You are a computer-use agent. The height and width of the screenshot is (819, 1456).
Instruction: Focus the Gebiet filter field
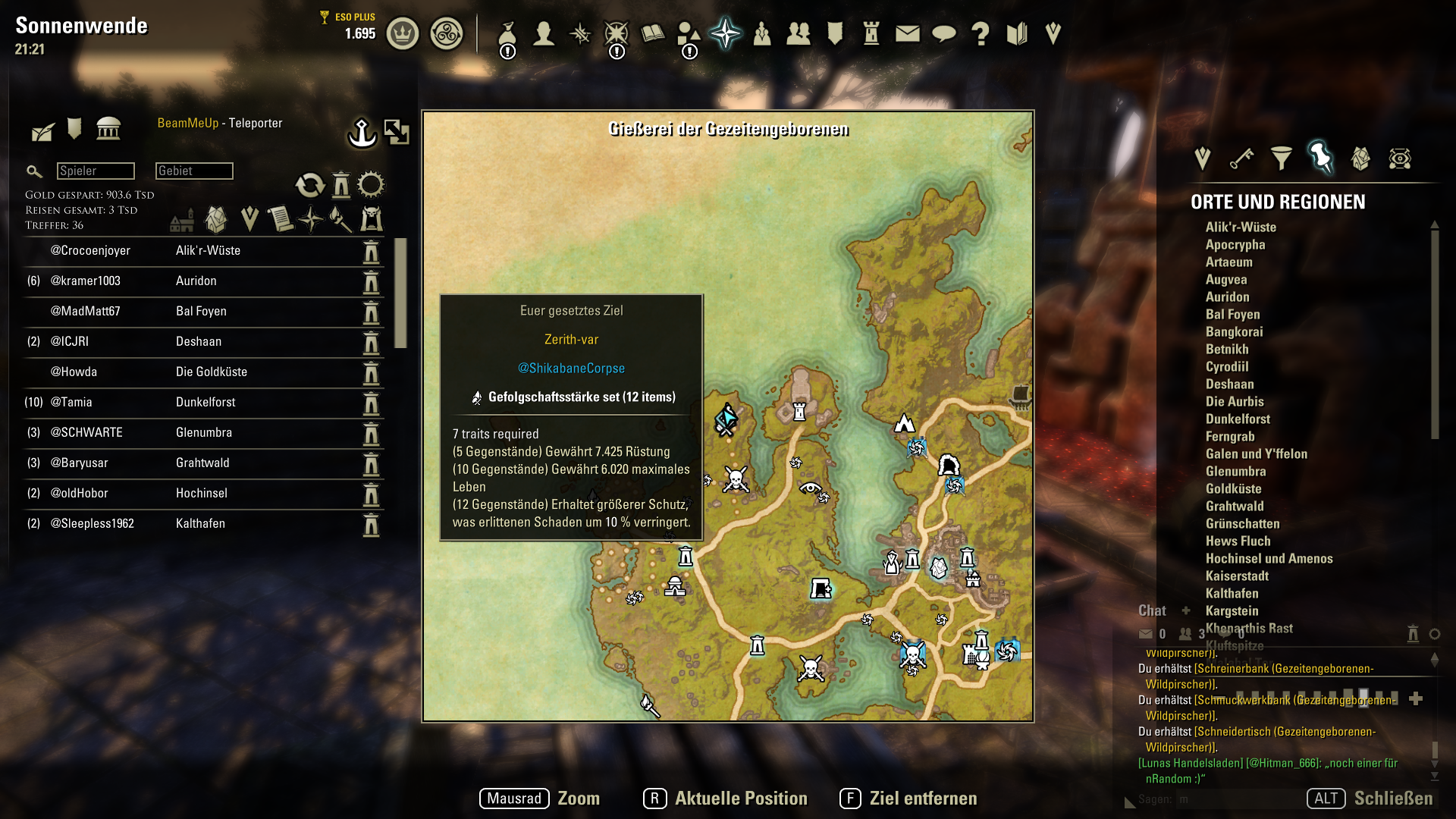click(x=194, y=171)
